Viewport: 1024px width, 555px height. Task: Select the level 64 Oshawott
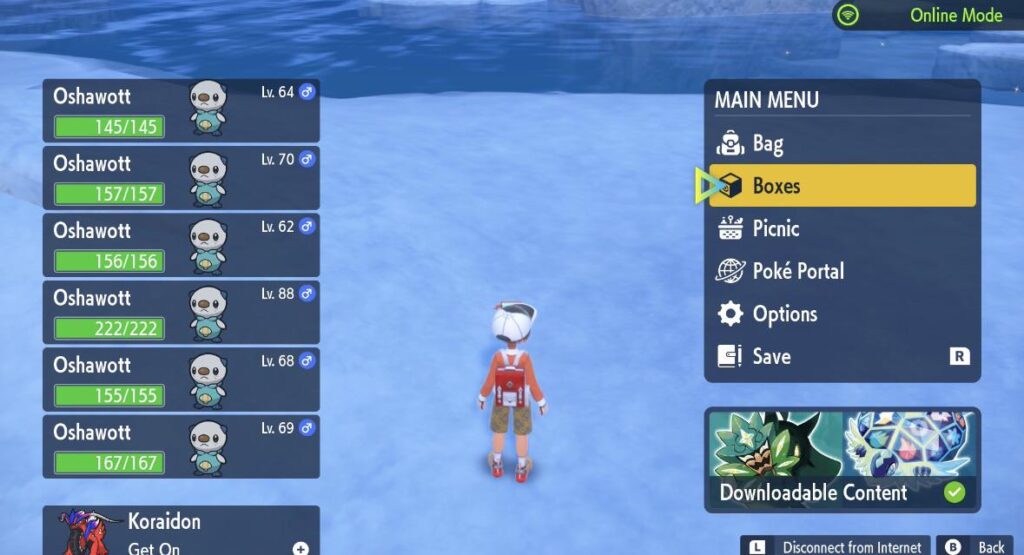coord(181,110)
